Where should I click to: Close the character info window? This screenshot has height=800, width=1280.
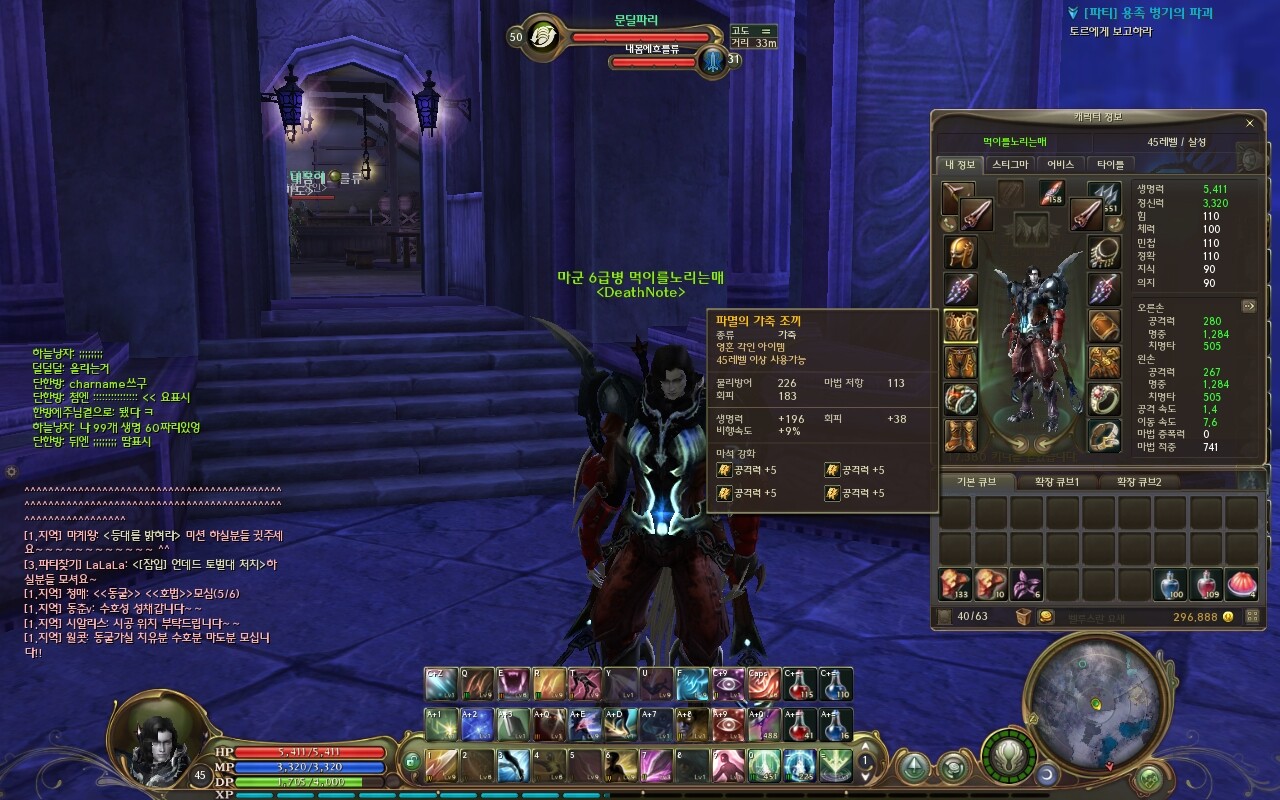1249,123
